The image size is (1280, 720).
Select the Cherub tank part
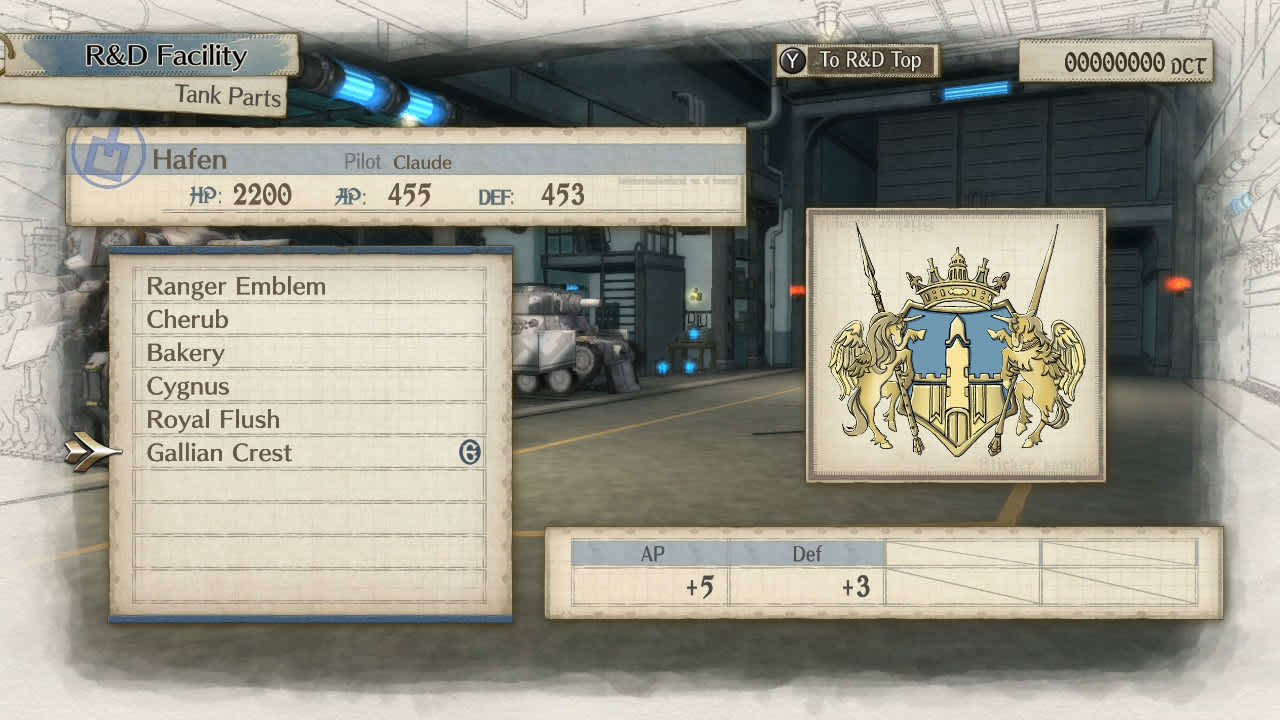[x=190, y=319]
